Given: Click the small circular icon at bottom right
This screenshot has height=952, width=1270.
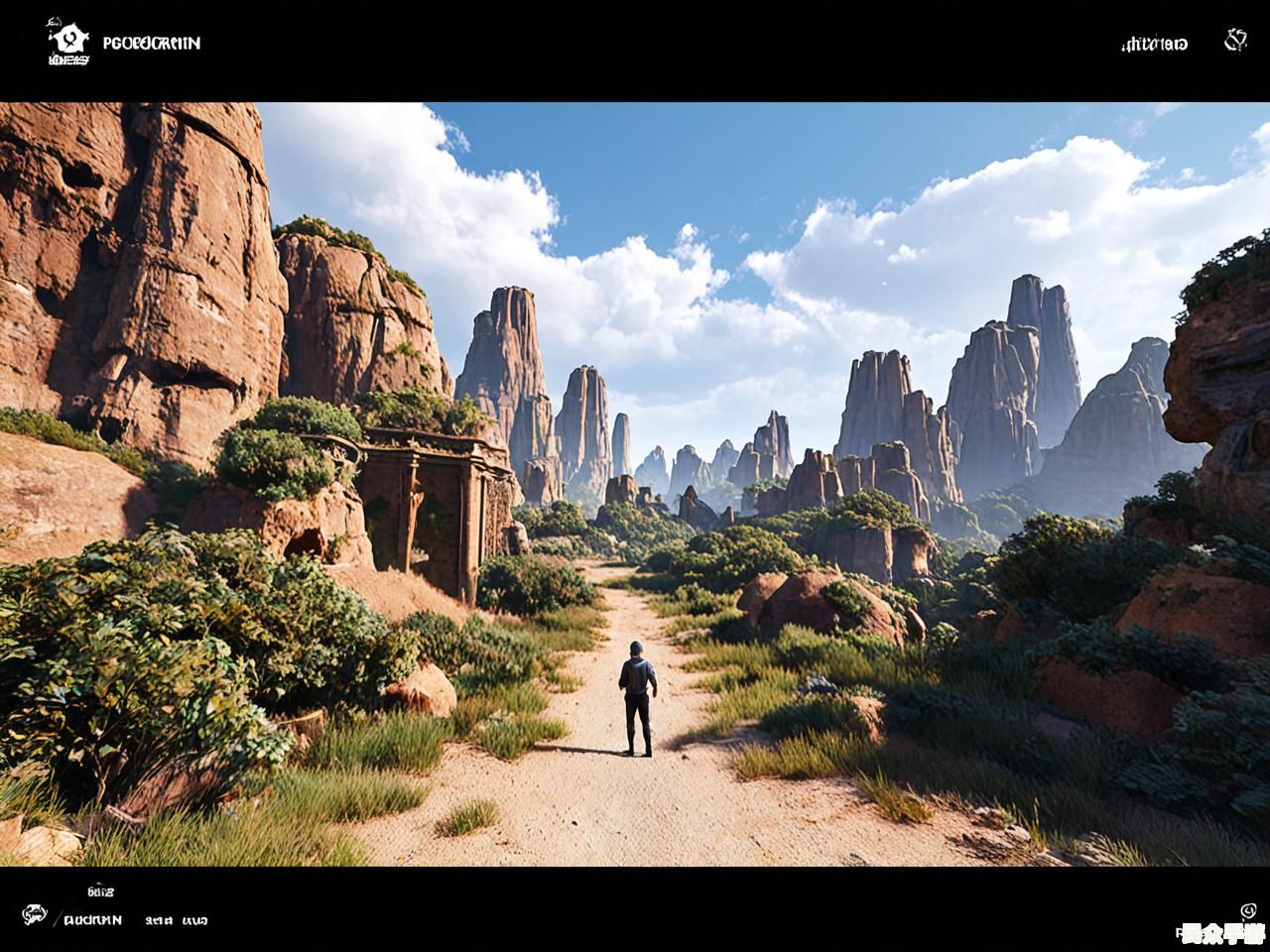Looking at the screenshot, I should click(x=1248, y=910).
